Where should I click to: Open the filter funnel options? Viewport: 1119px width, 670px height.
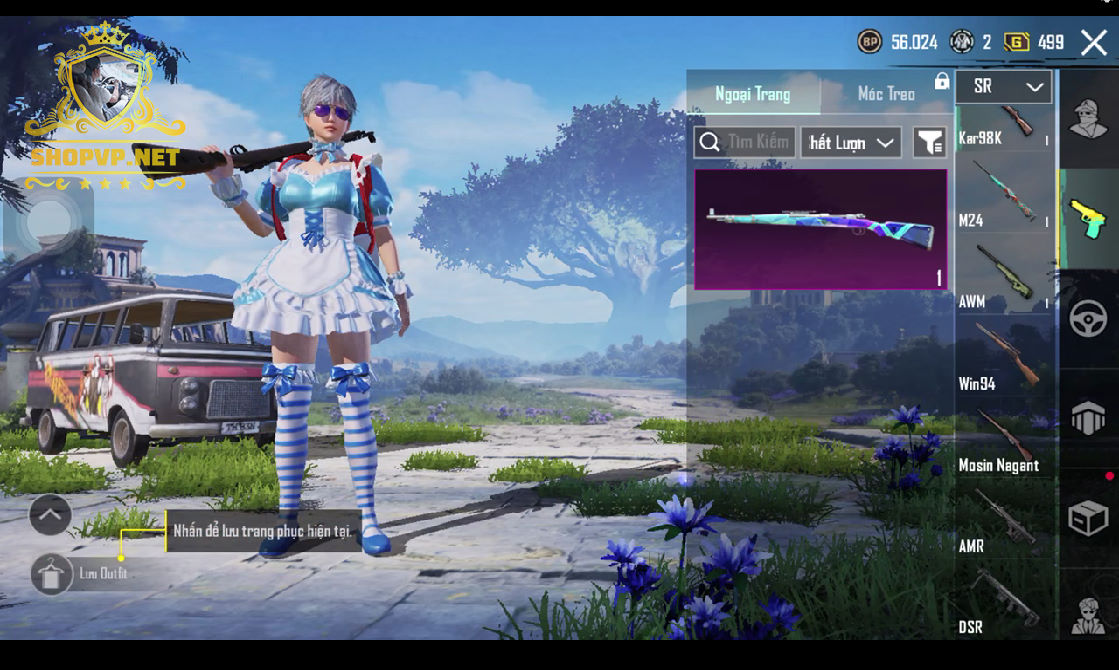[x=929, y=143]
